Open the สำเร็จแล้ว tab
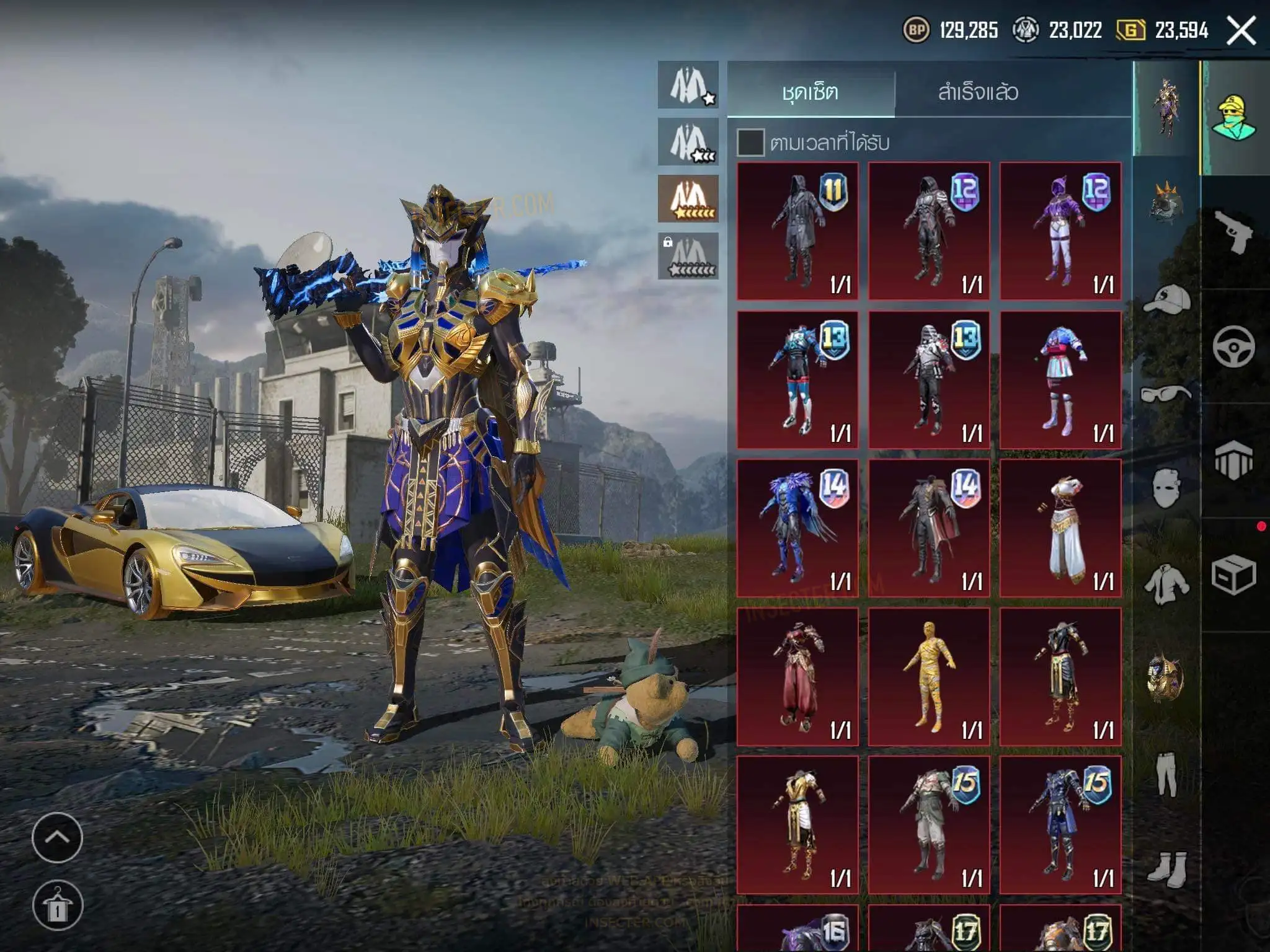Viewport: 1270px width, 952px height. coord(978,93)
